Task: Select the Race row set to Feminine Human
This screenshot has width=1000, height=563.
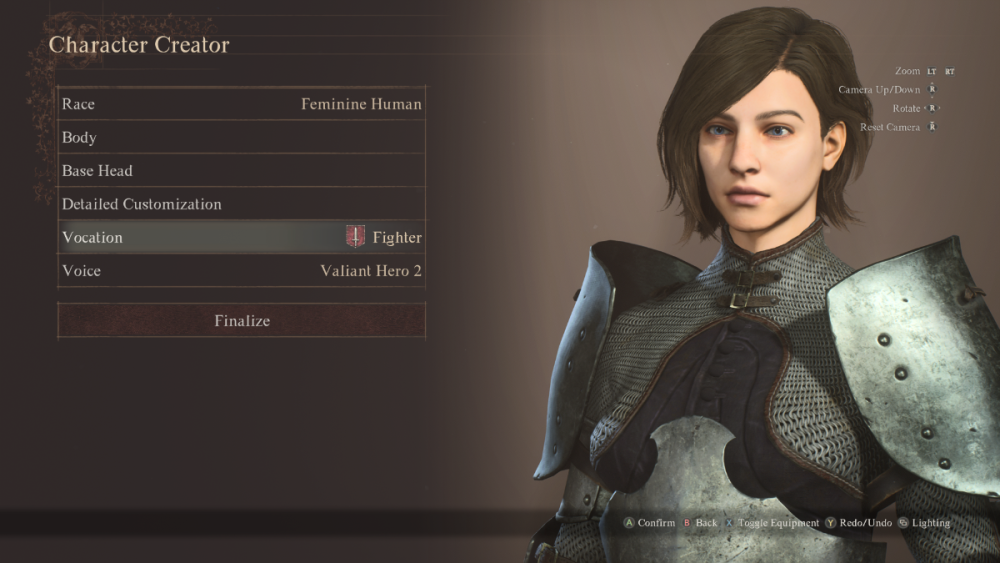Action: [x=241, y=104]
